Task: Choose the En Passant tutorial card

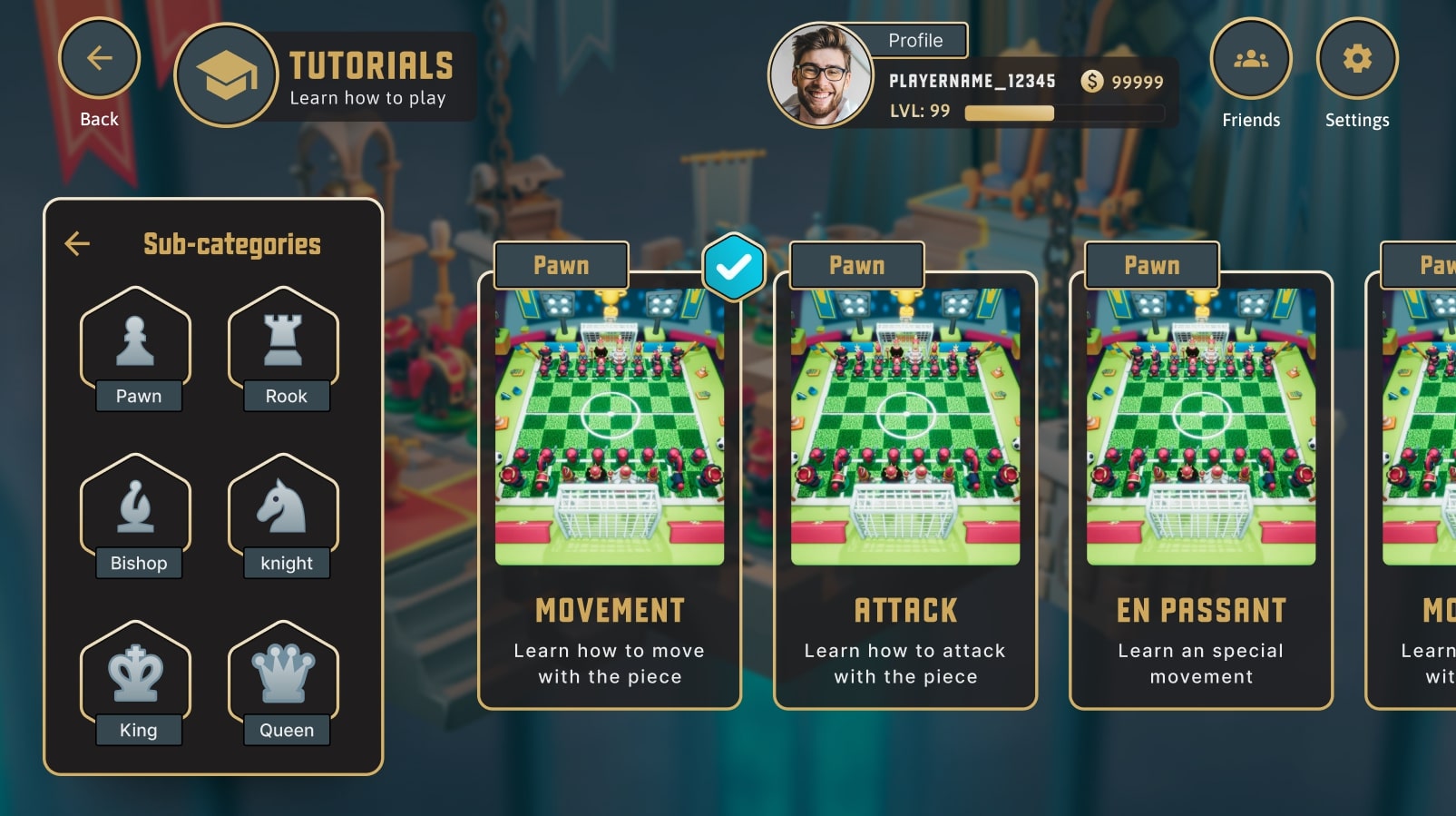Action: point(1201,490)
